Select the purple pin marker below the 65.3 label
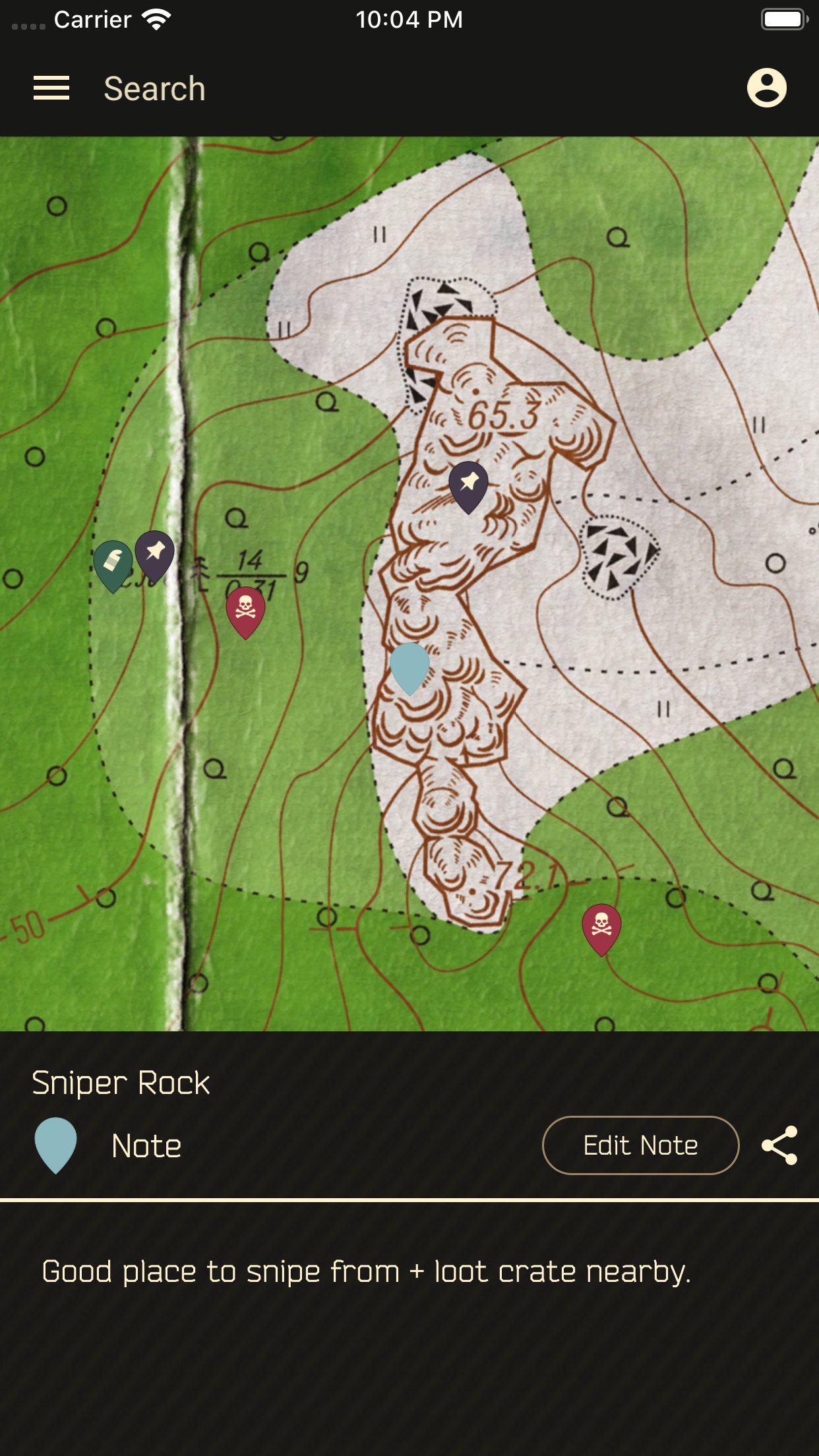This screenshot has width=819, height=1456. point(468,485)
